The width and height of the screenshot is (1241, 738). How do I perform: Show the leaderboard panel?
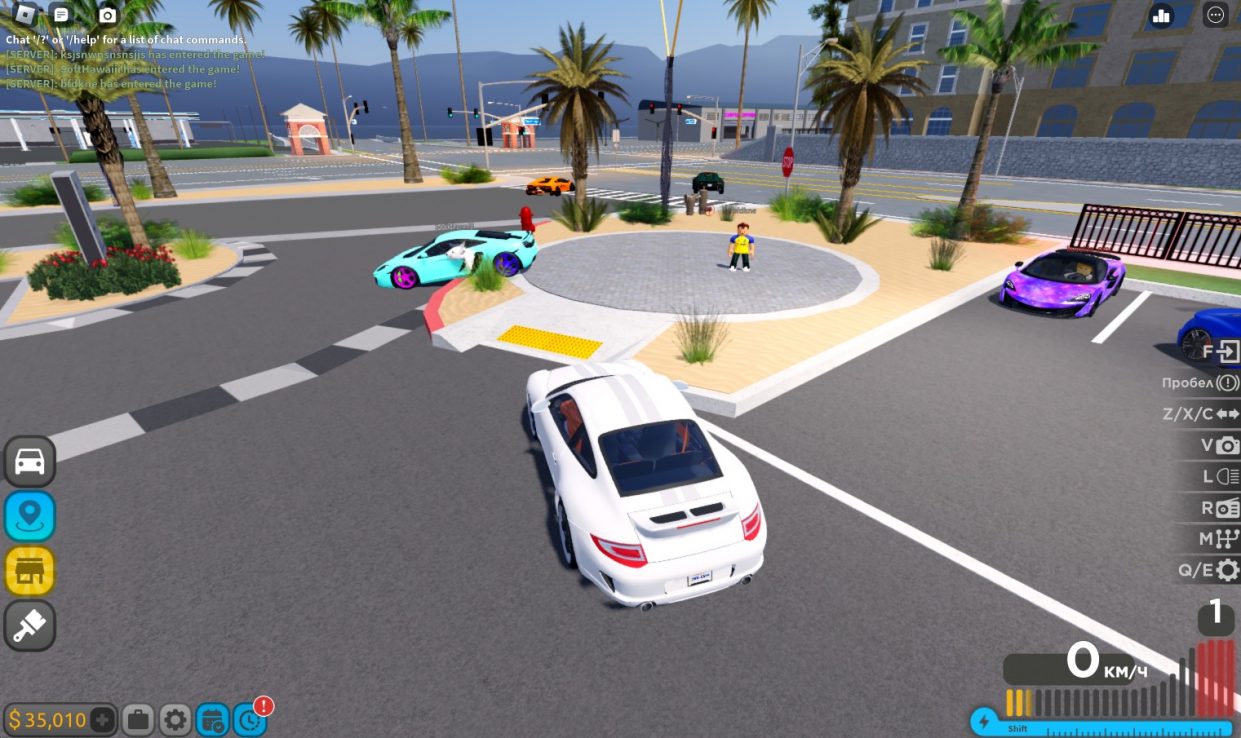click(x=1161, y=15)
